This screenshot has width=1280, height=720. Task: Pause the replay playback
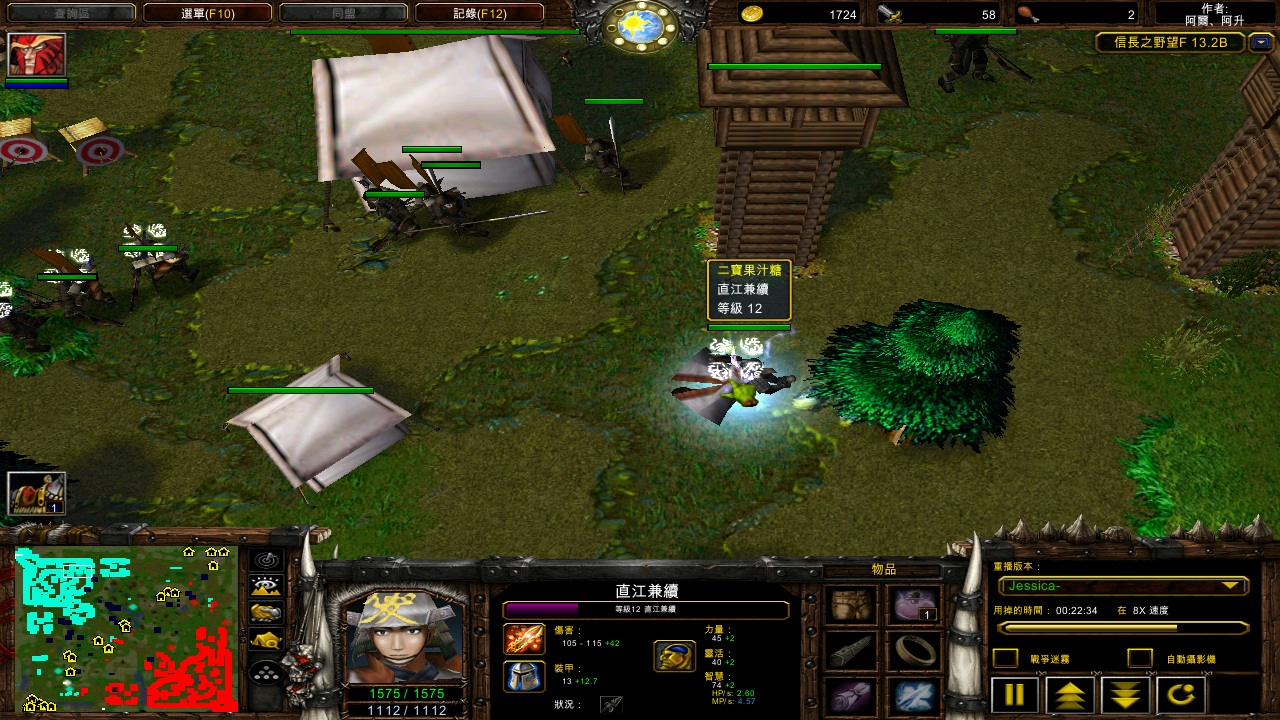[x=1014, y=694]
